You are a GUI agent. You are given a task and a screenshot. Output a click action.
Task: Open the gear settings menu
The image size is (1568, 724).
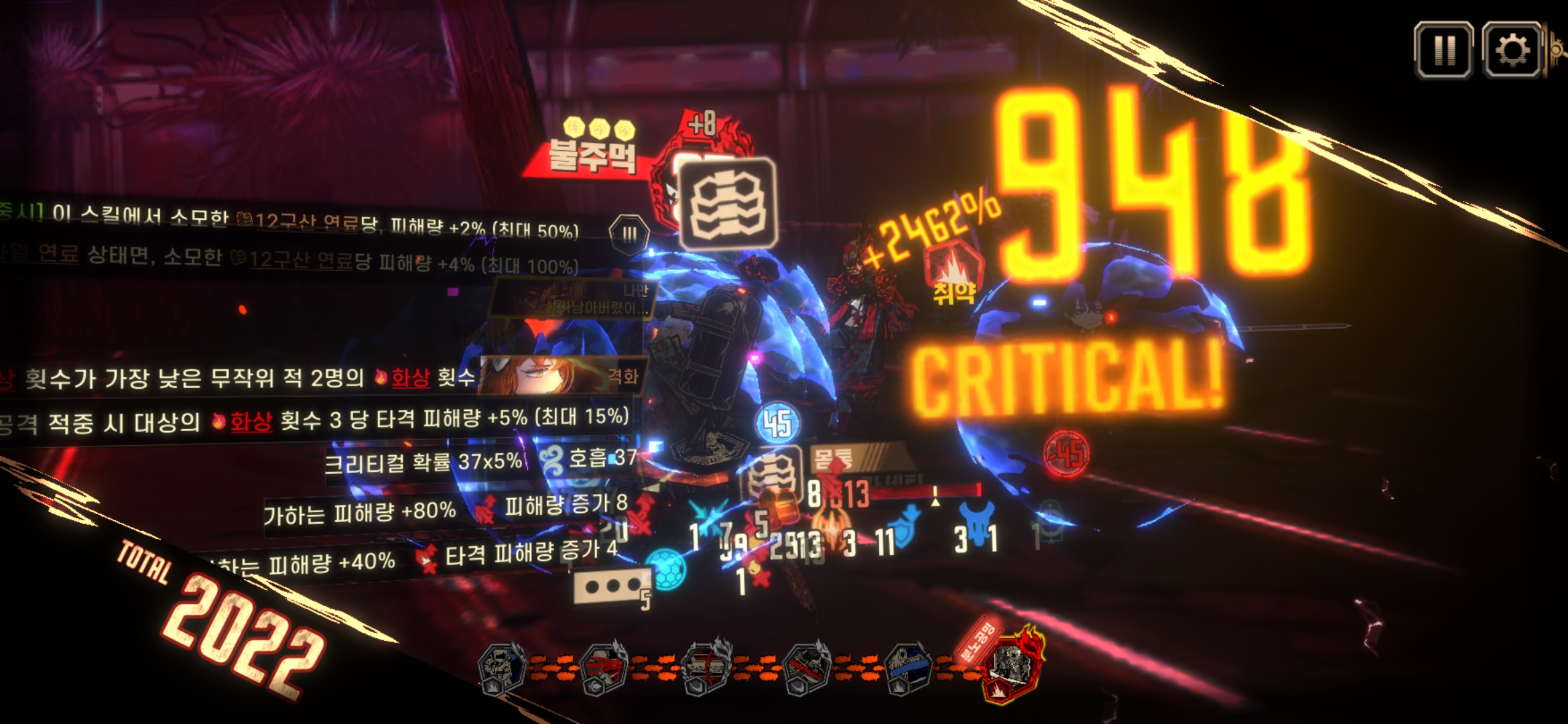click(1512, 50)
